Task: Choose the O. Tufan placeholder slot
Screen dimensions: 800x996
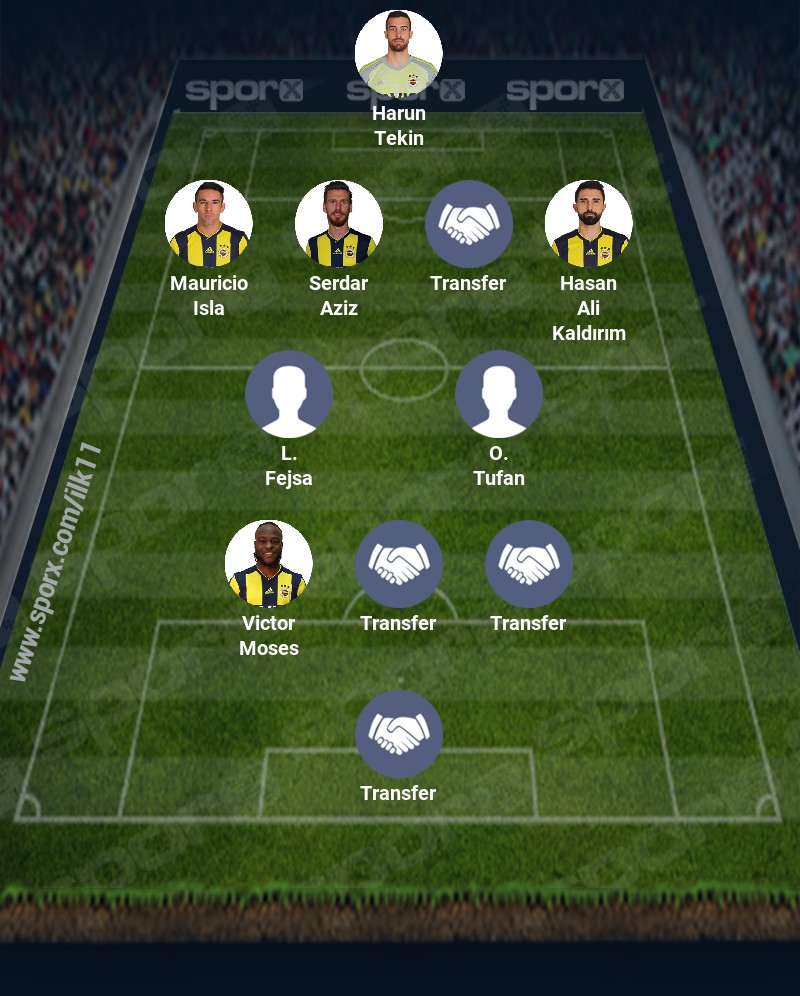Action: pos(499,394)
